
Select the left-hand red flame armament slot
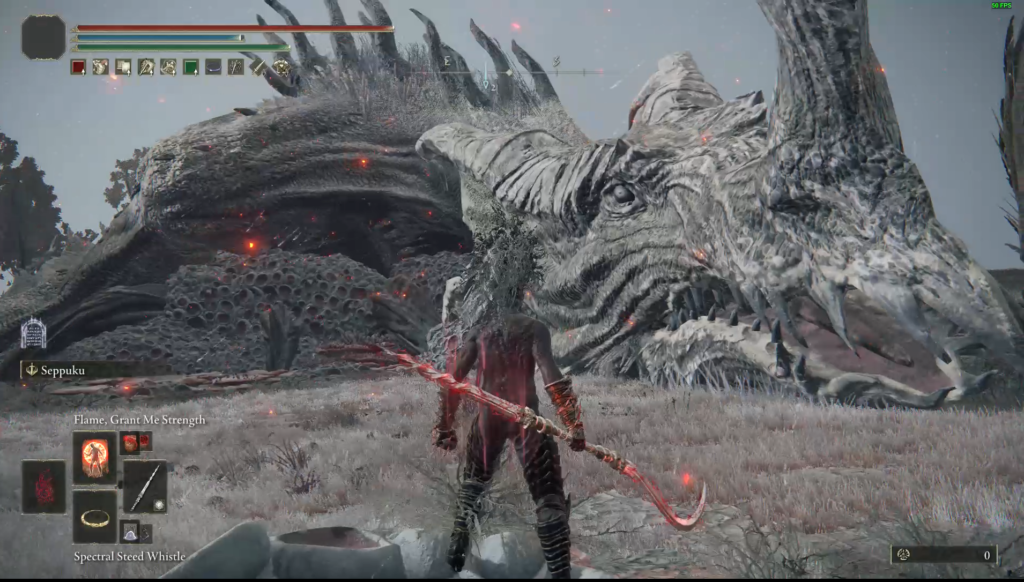coord(44,487)
